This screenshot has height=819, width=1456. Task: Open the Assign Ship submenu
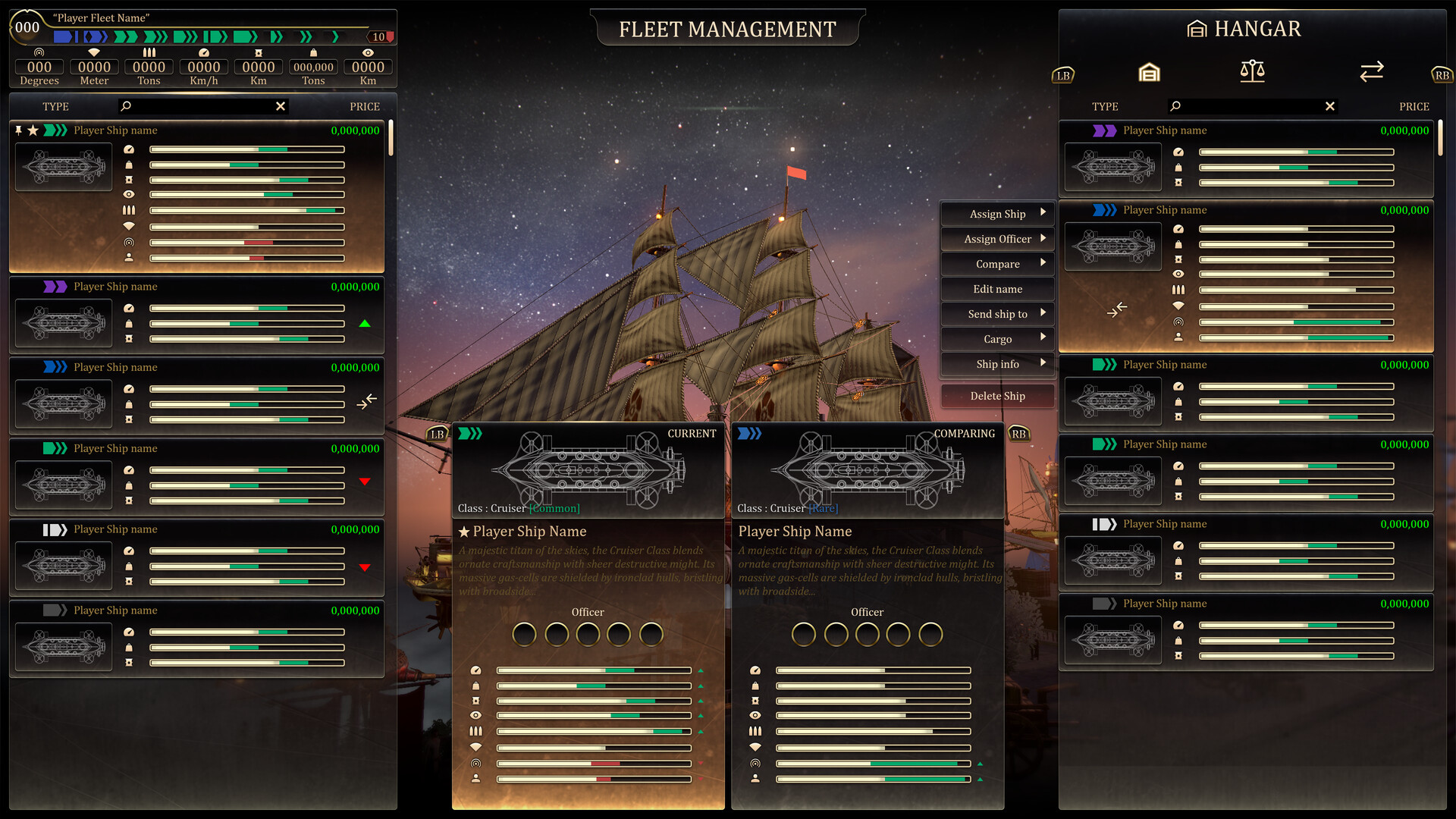996,213
